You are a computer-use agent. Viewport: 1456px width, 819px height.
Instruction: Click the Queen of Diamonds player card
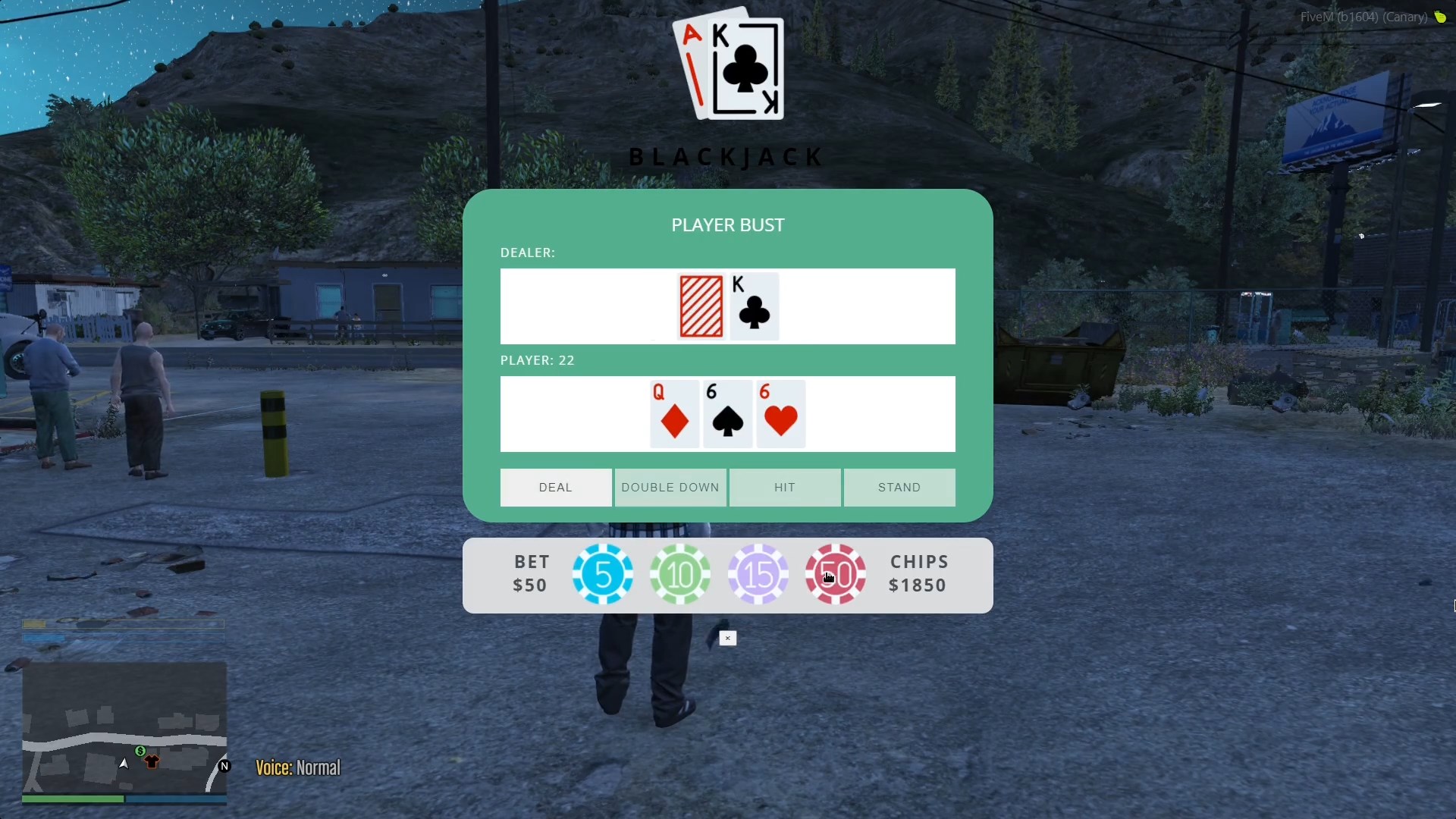(x=673, y=414)
